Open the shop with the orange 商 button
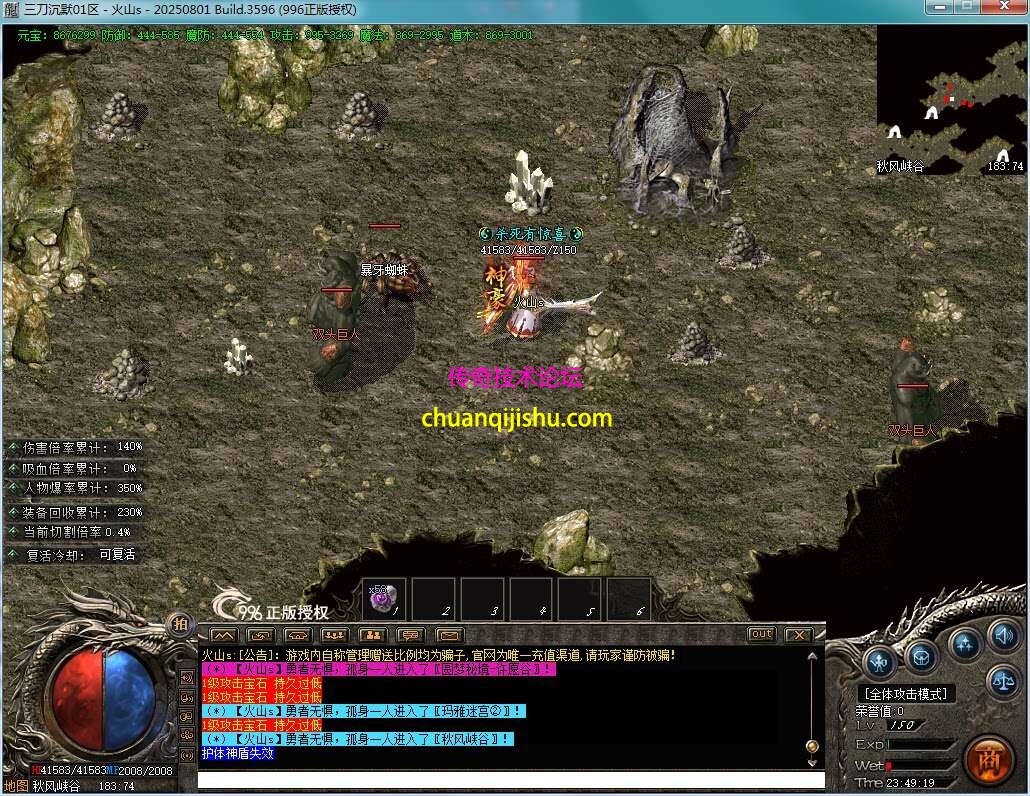1030x796 pixels. point(988,760)
